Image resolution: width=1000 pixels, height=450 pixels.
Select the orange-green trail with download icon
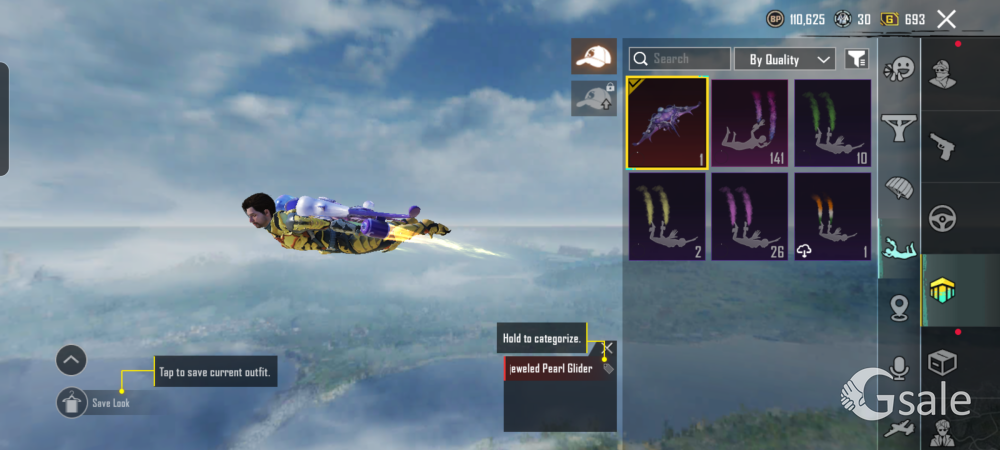(x=832, y=216)
